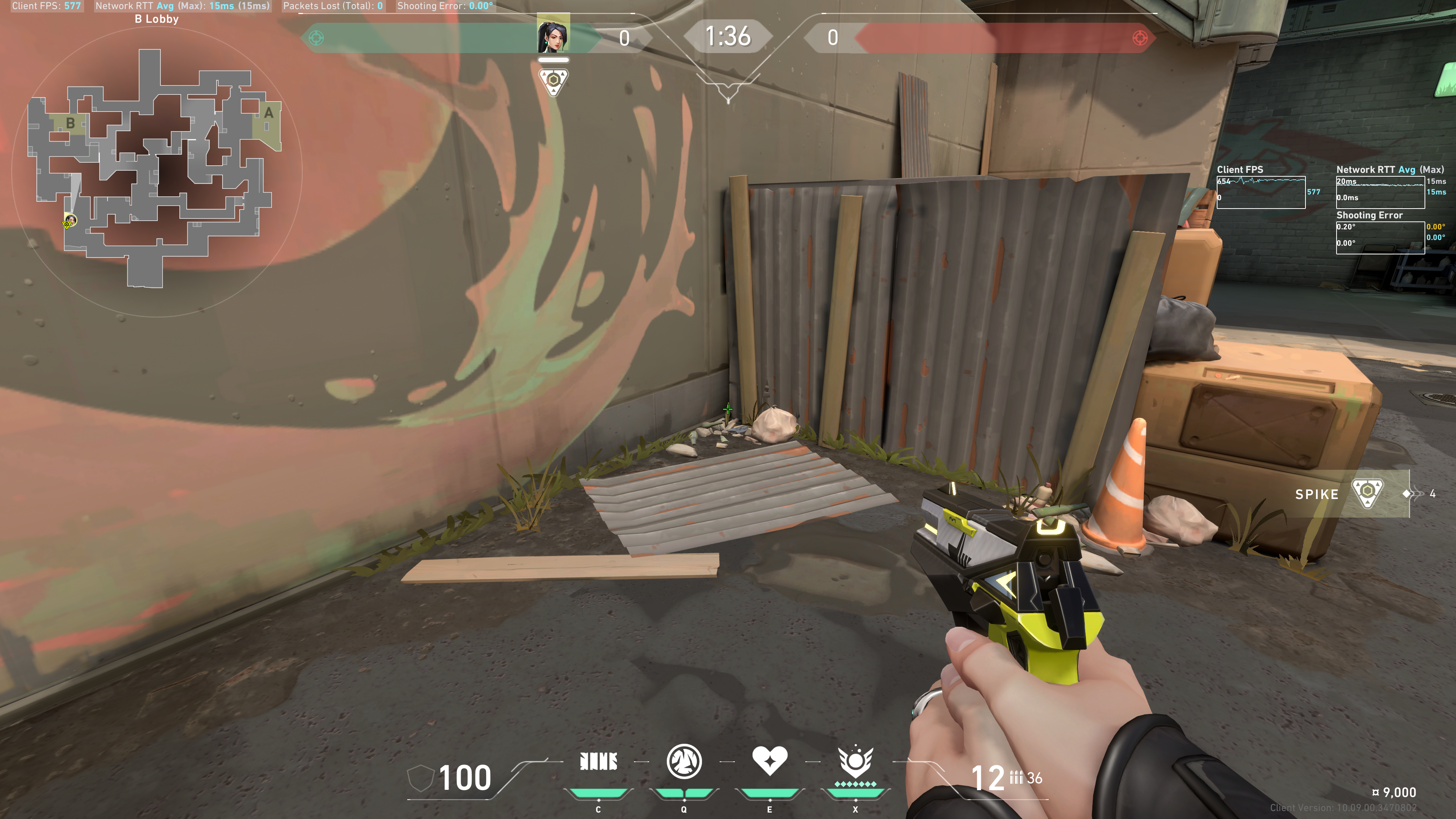Activate the Barrier Orb wall ability
1456x819 pixels.
point(598,762)
